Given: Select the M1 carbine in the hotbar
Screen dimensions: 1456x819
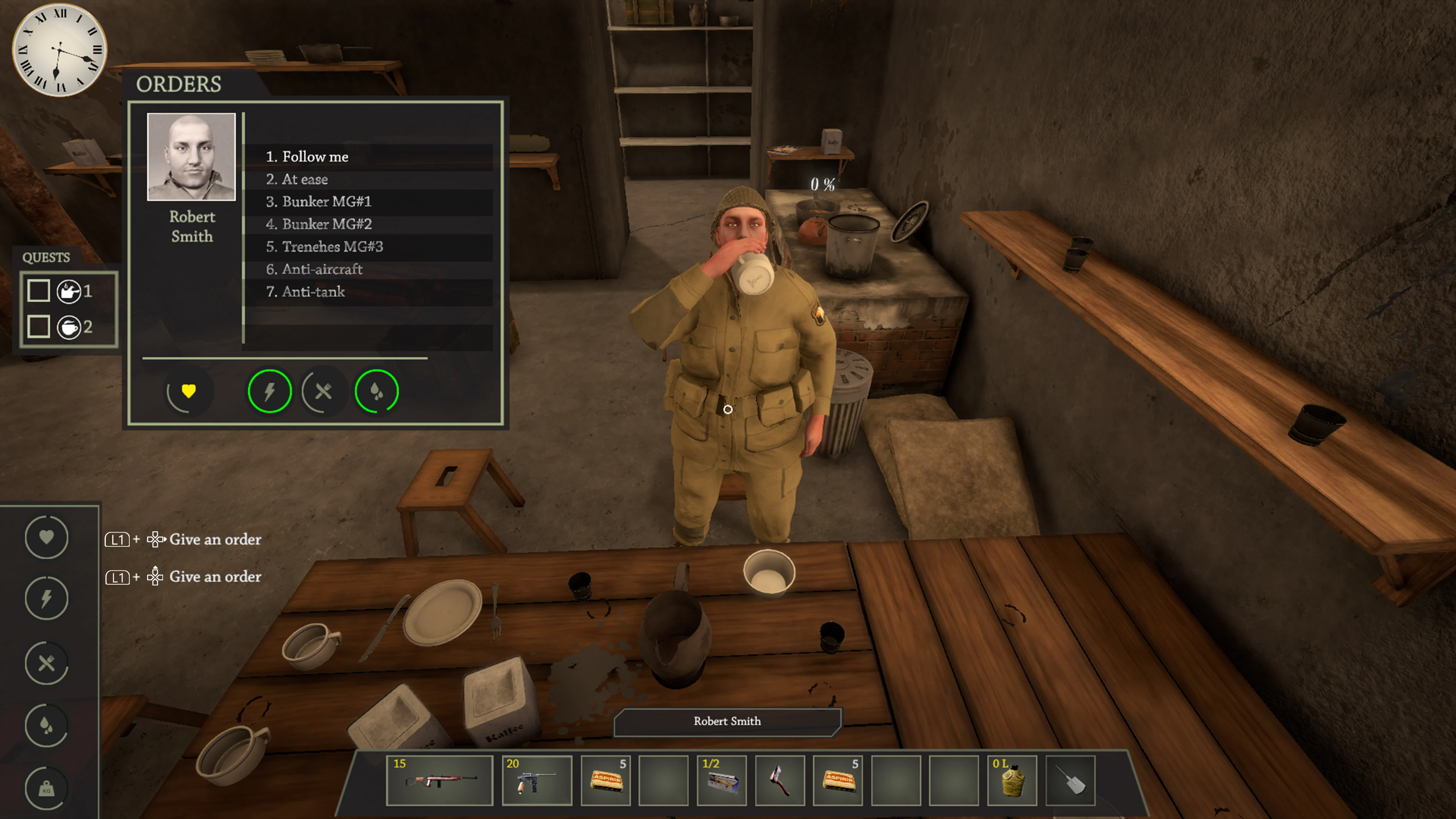Looking at the screenshot, I should tap(439, 780).
